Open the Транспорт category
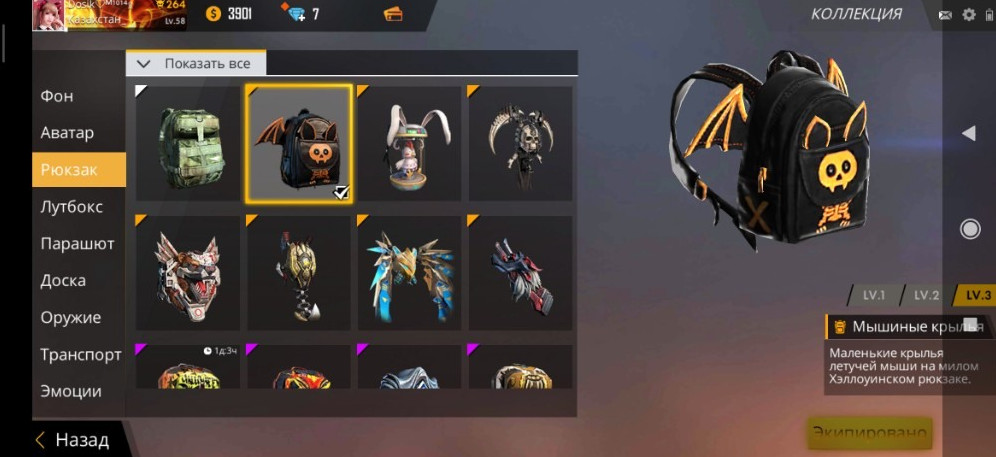 click(x=80, y=355)
